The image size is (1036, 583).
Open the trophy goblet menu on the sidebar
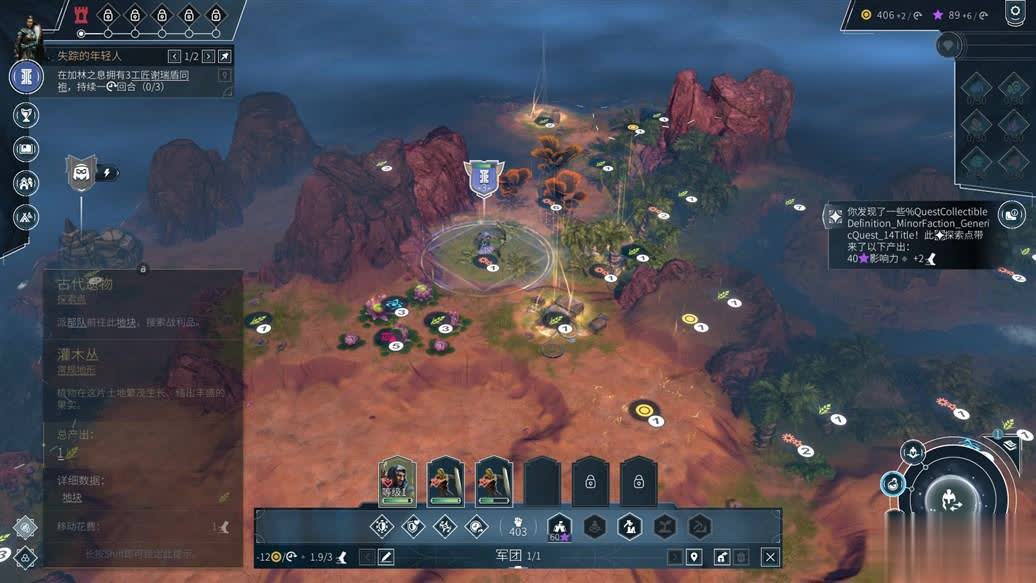click(26, 115)
